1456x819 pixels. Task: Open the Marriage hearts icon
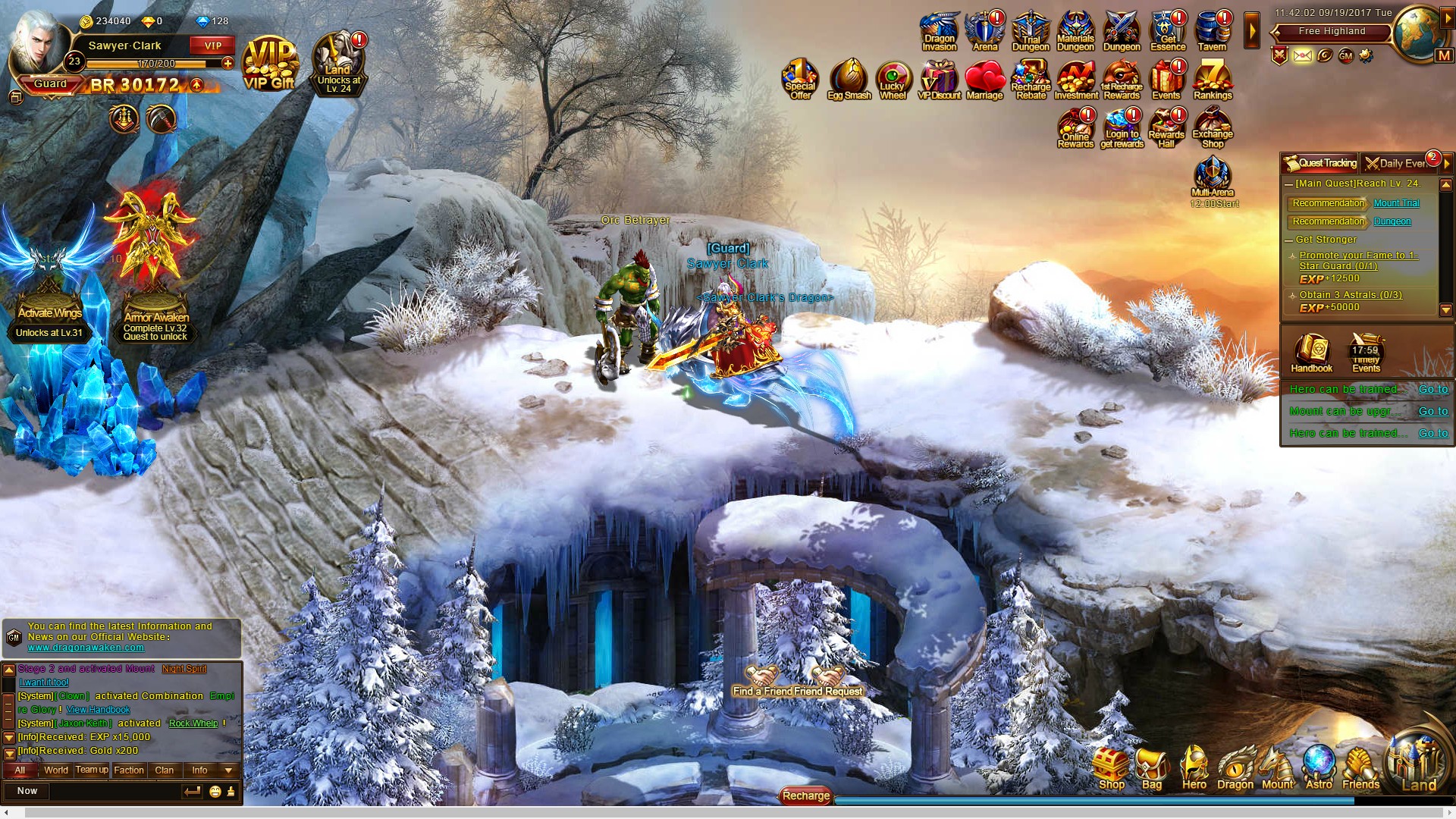tap(984, 80)
